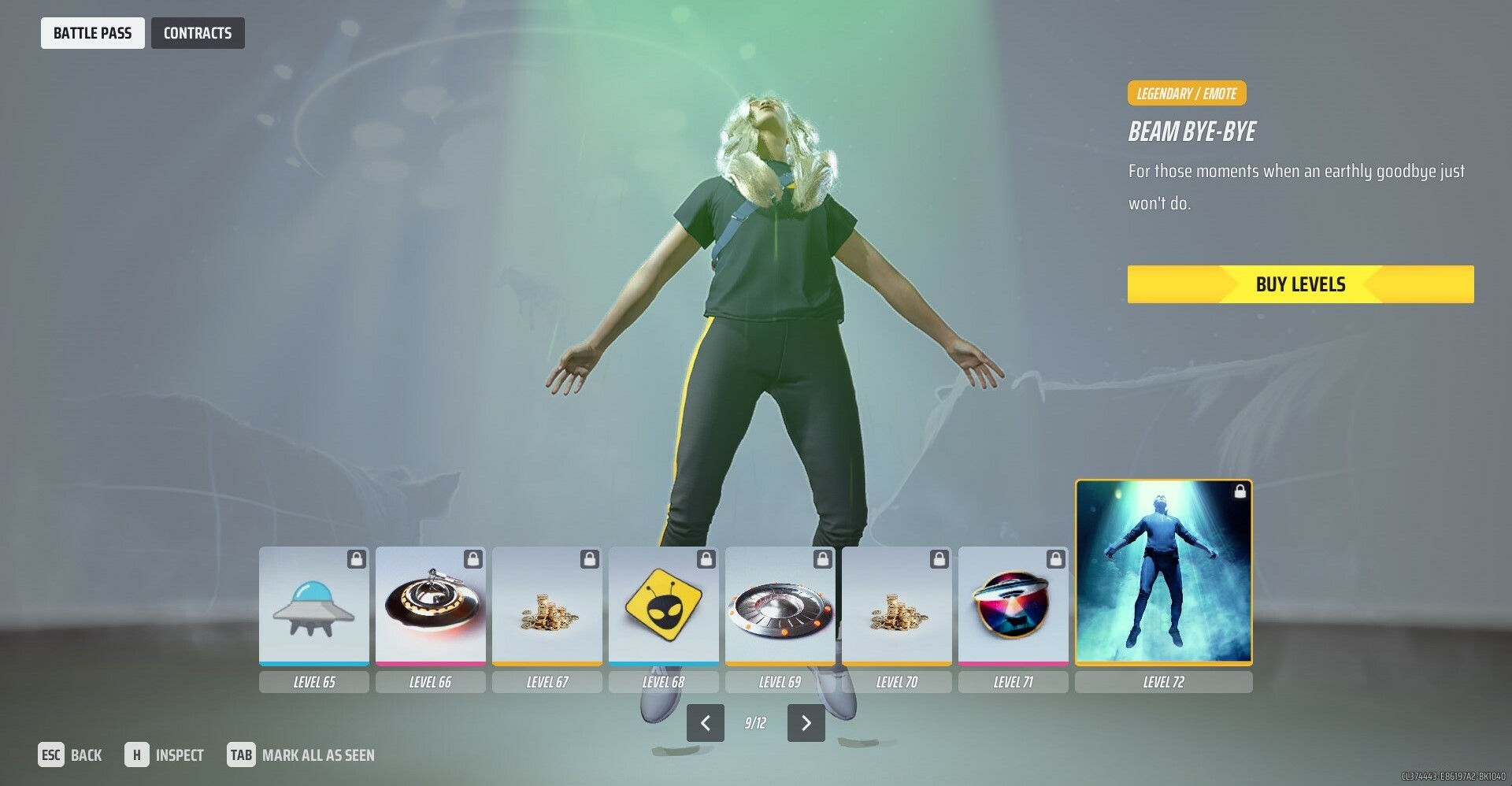This screenshot has height=786, width=1512.
Task: Mark all rewards as seen
Action: coord(301,755)
